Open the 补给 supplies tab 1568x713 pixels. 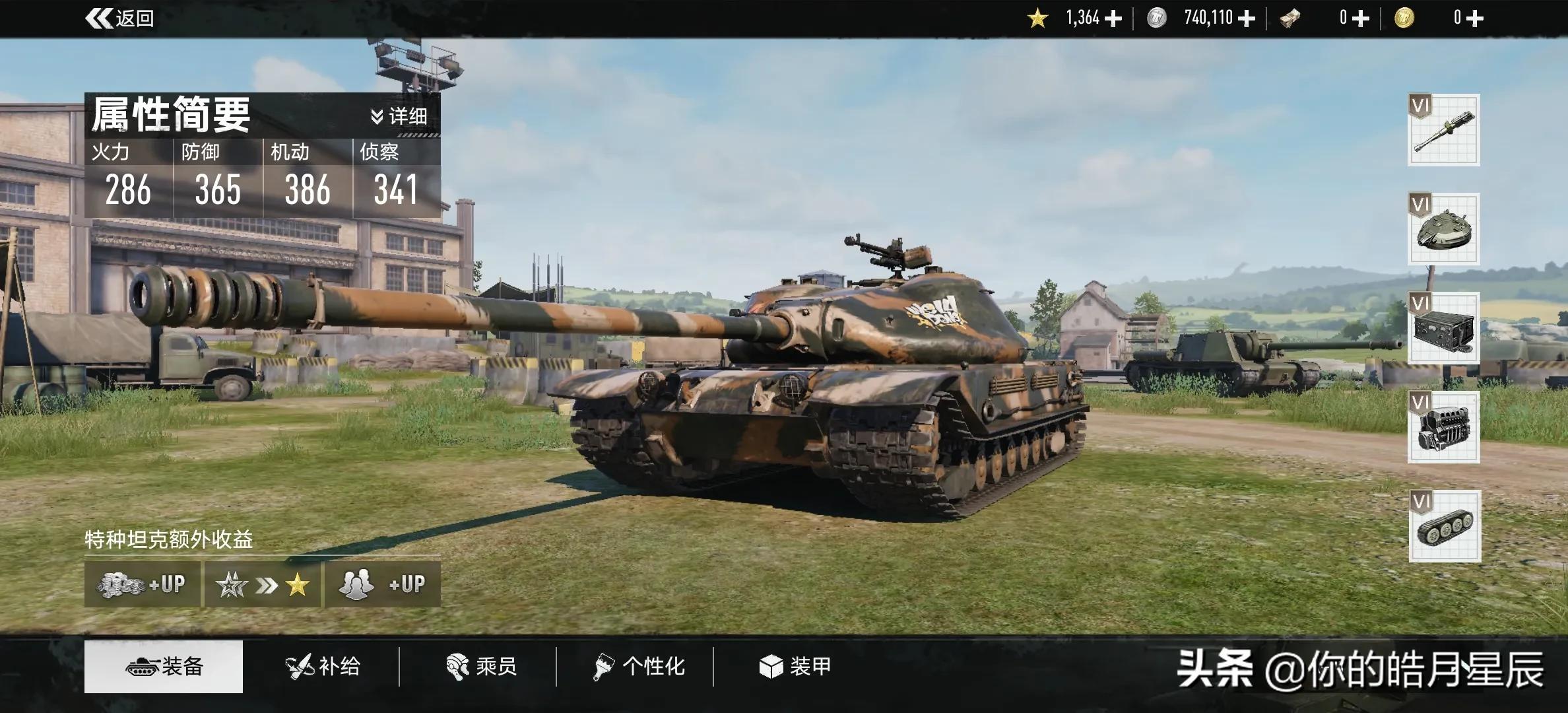[x=323, y=666]
